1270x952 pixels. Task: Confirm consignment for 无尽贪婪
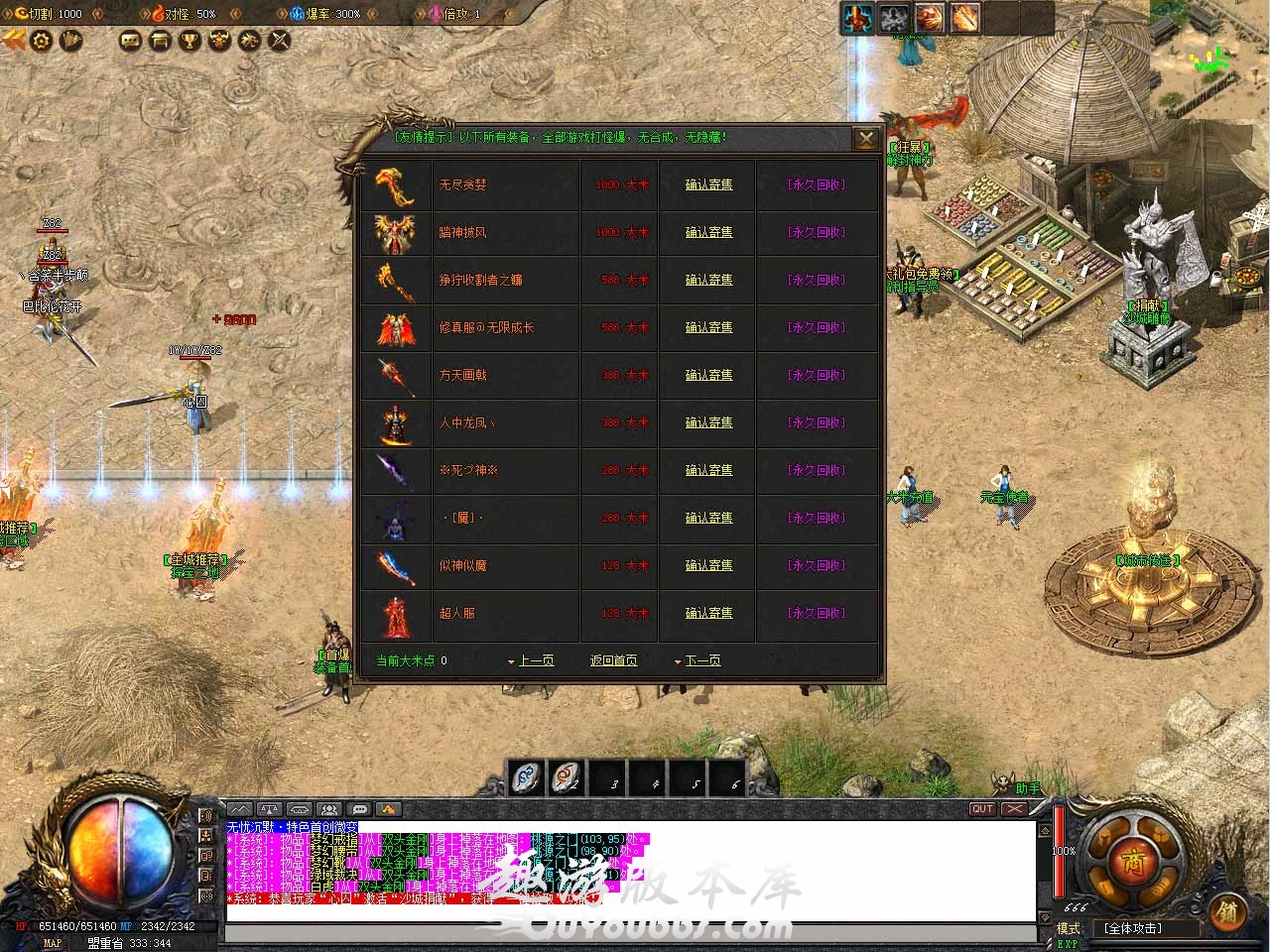point(708,184)
